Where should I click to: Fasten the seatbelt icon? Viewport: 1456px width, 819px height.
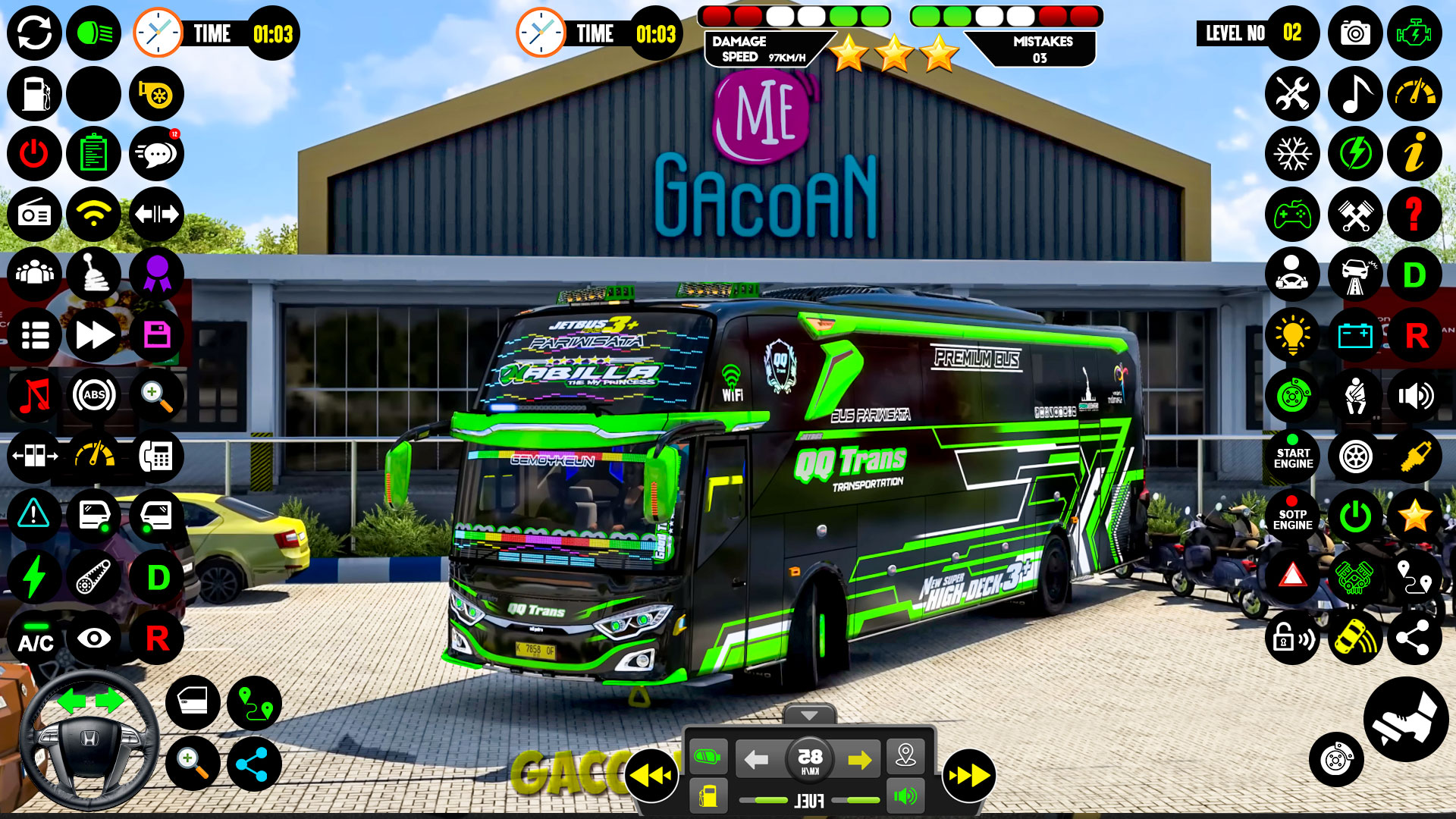click(x=1354, y=397)
